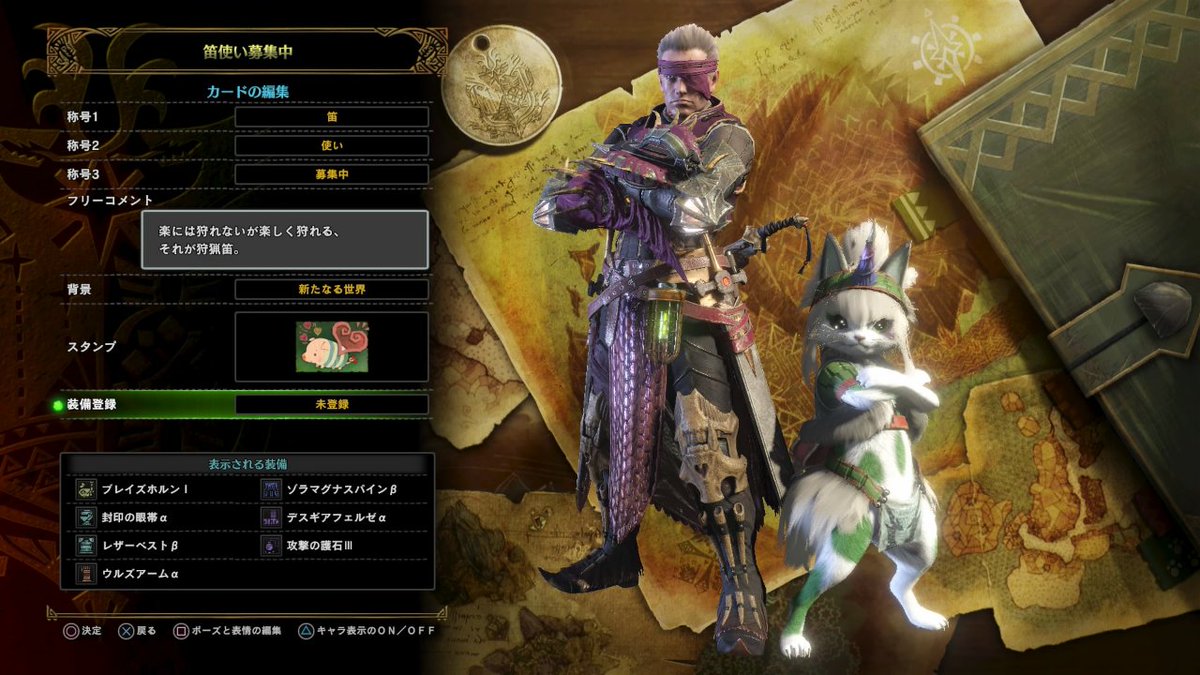Choose the 背景 background setting 新たなる世界
Screen dimensions: 1200x675
331,289
